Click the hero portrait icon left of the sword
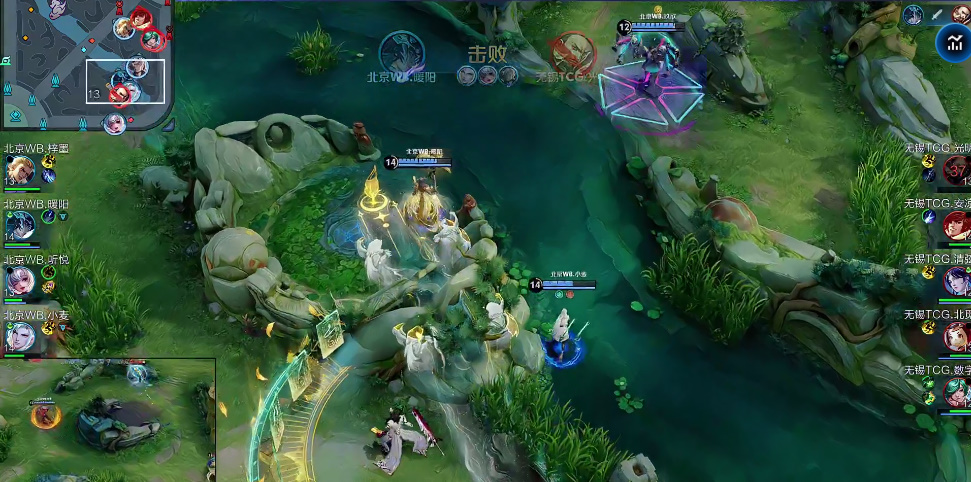The width and height of the screenshot is (971, 482). click(x=913, y=15)
